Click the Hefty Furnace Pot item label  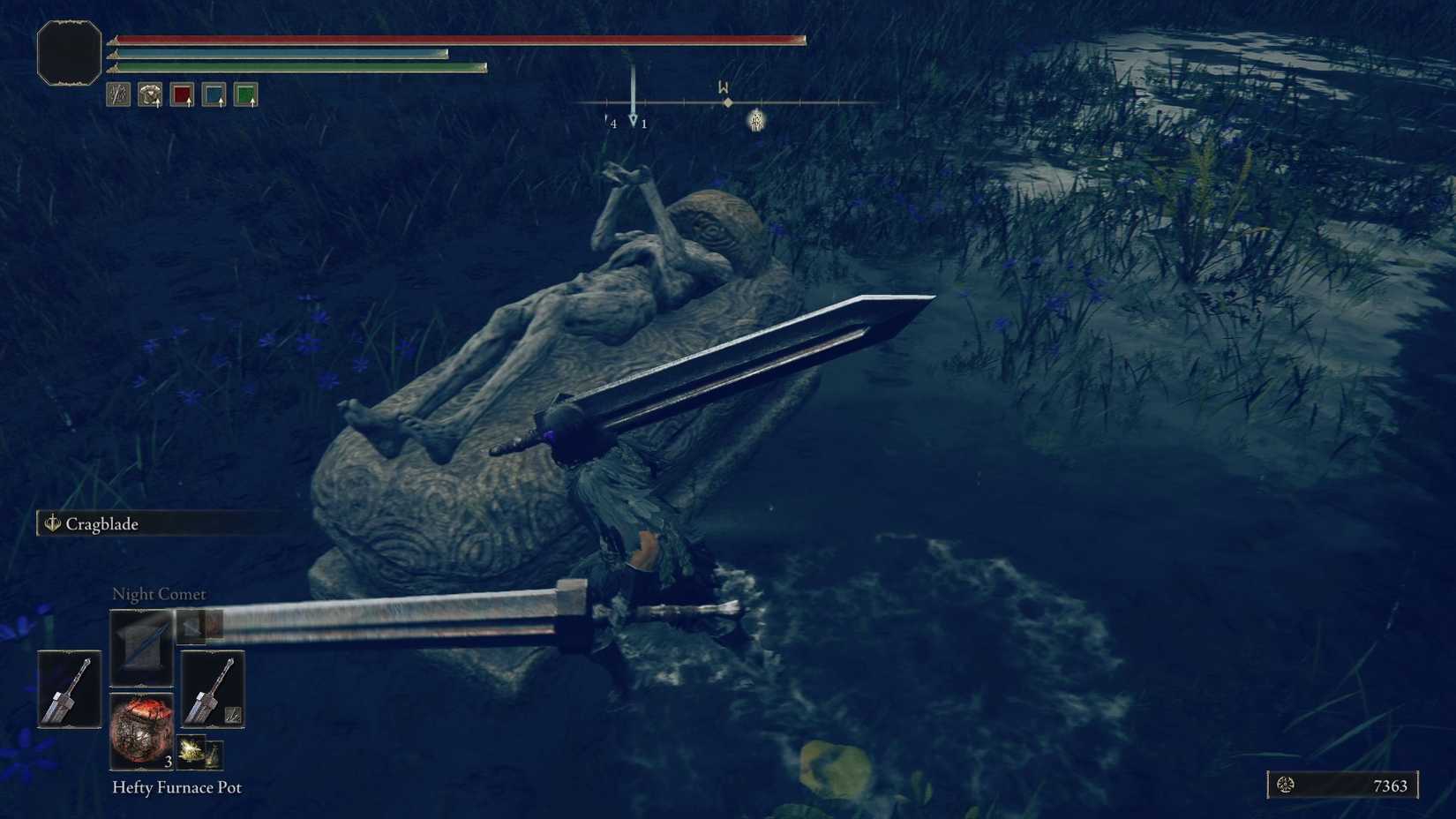[176, 787]
